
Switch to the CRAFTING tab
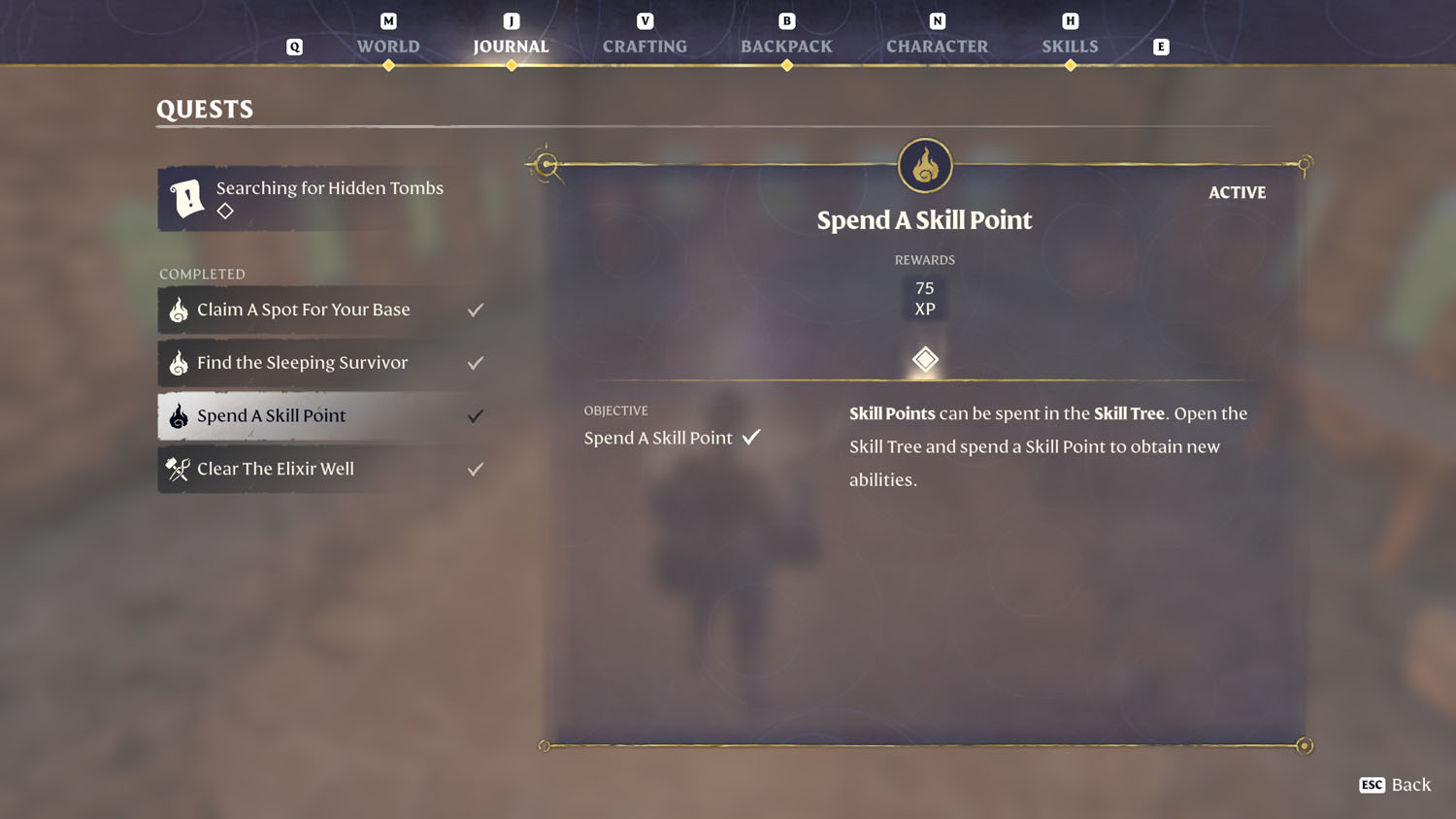[x=645, y=46]
